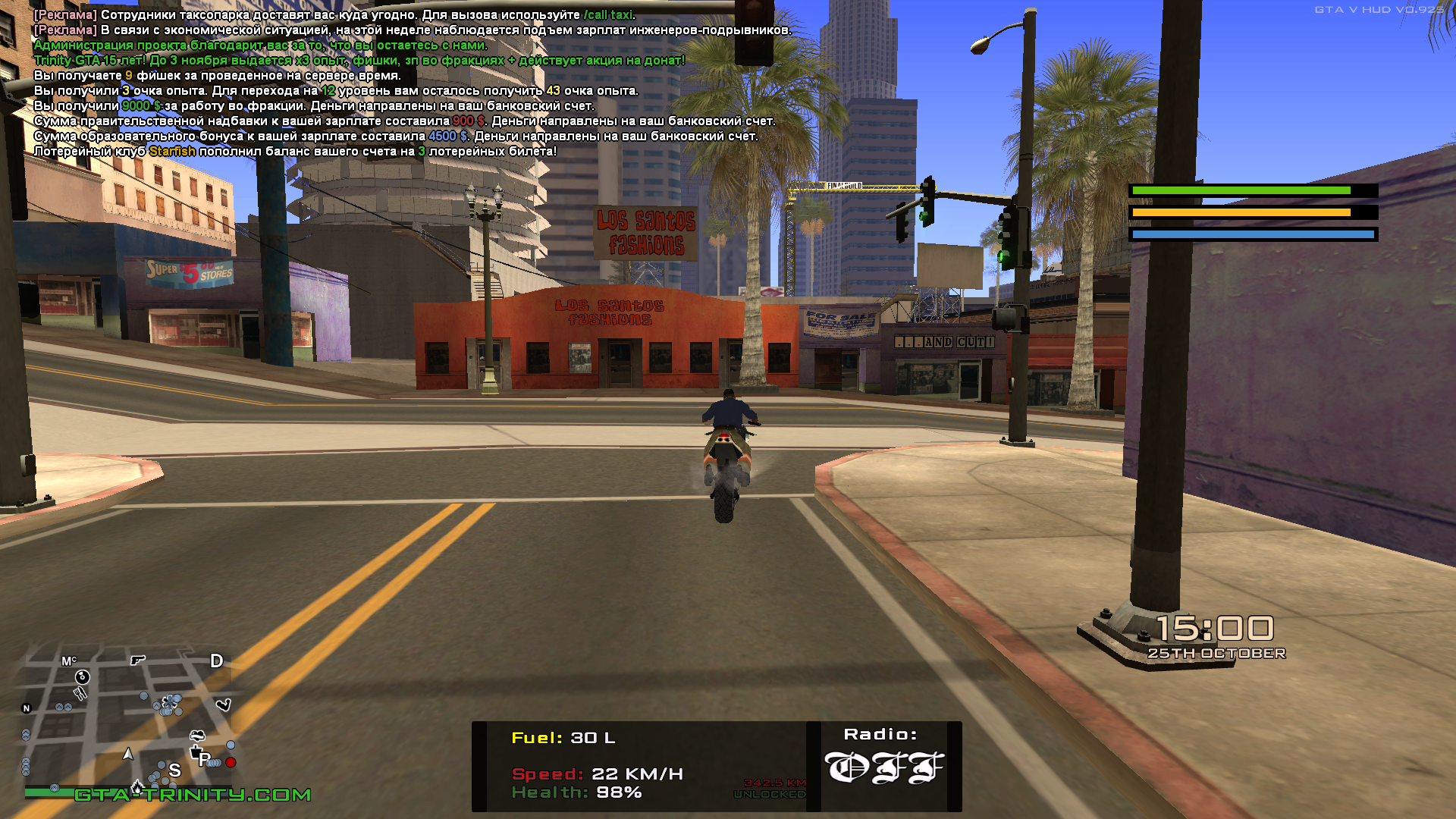The image size is (1456, 819).
Task: Click the /call taxi command in chat
Action: (607, 15)
